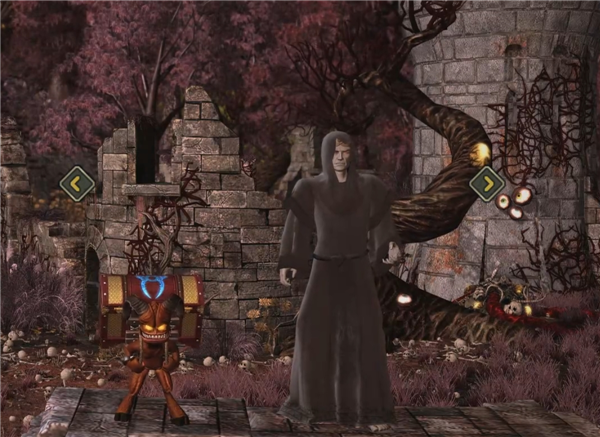Navigate to the next scene with right arrow
The width and height of the screenshot is (600, 437).
486,183
